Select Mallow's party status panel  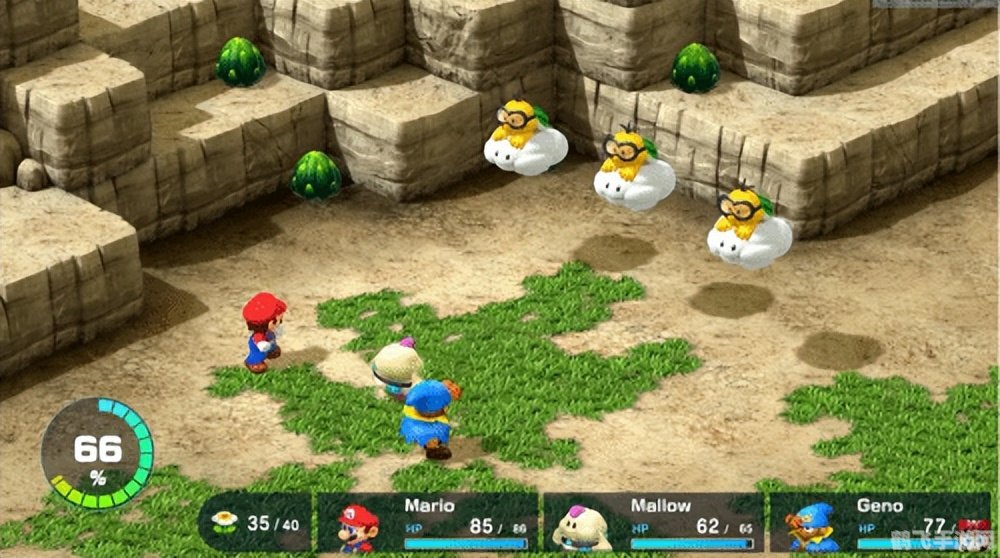[x=654, y=524]
